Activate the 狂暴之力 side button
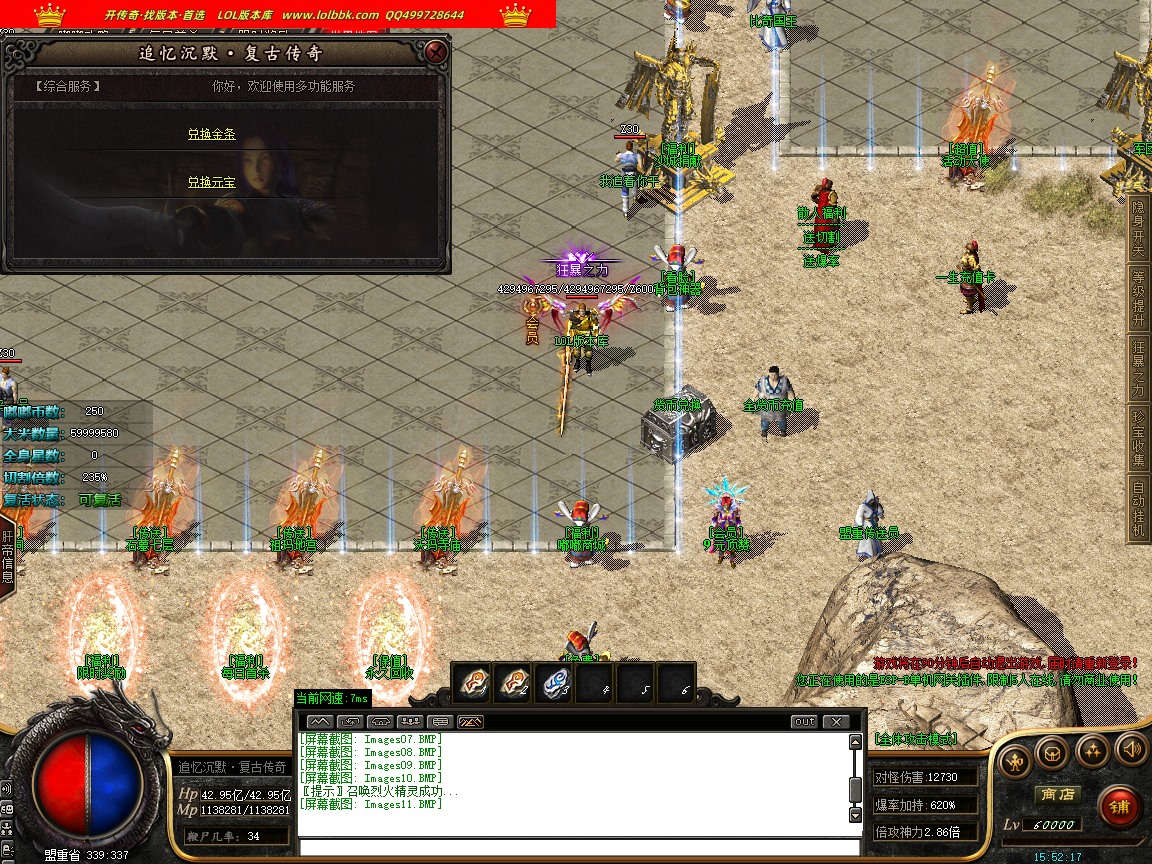This screenshot has width=1152, height=864. (x=1138, y=367)
